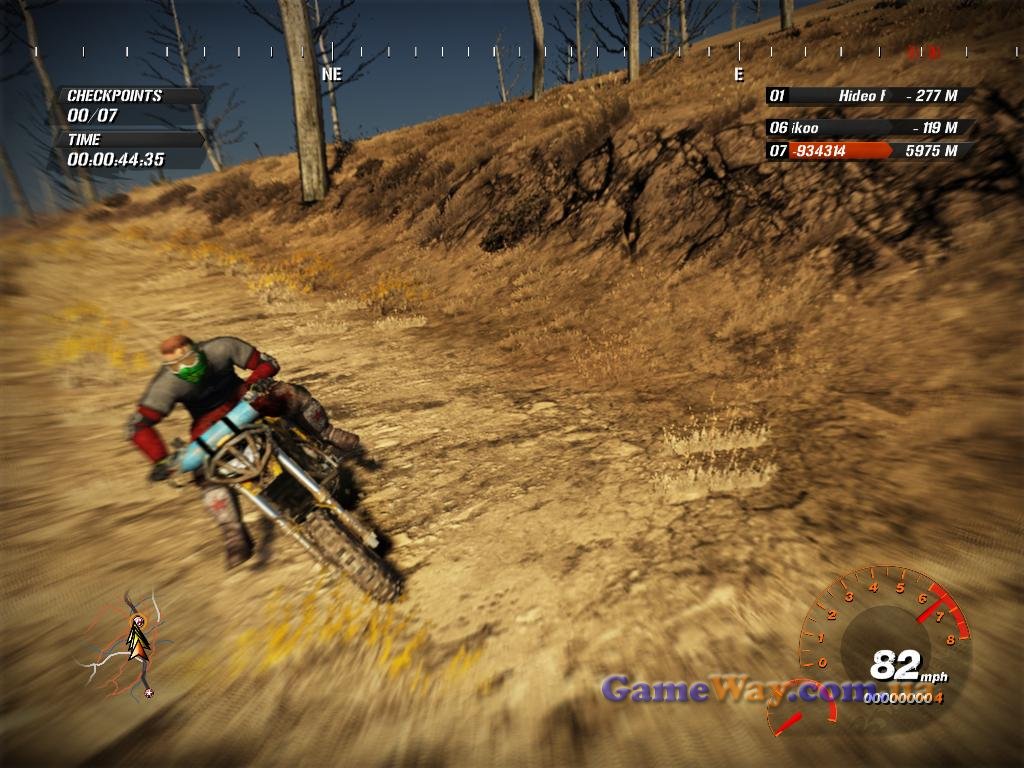Select the ikoo player row
Screen dimensions: 1024x768
(868, 128)
